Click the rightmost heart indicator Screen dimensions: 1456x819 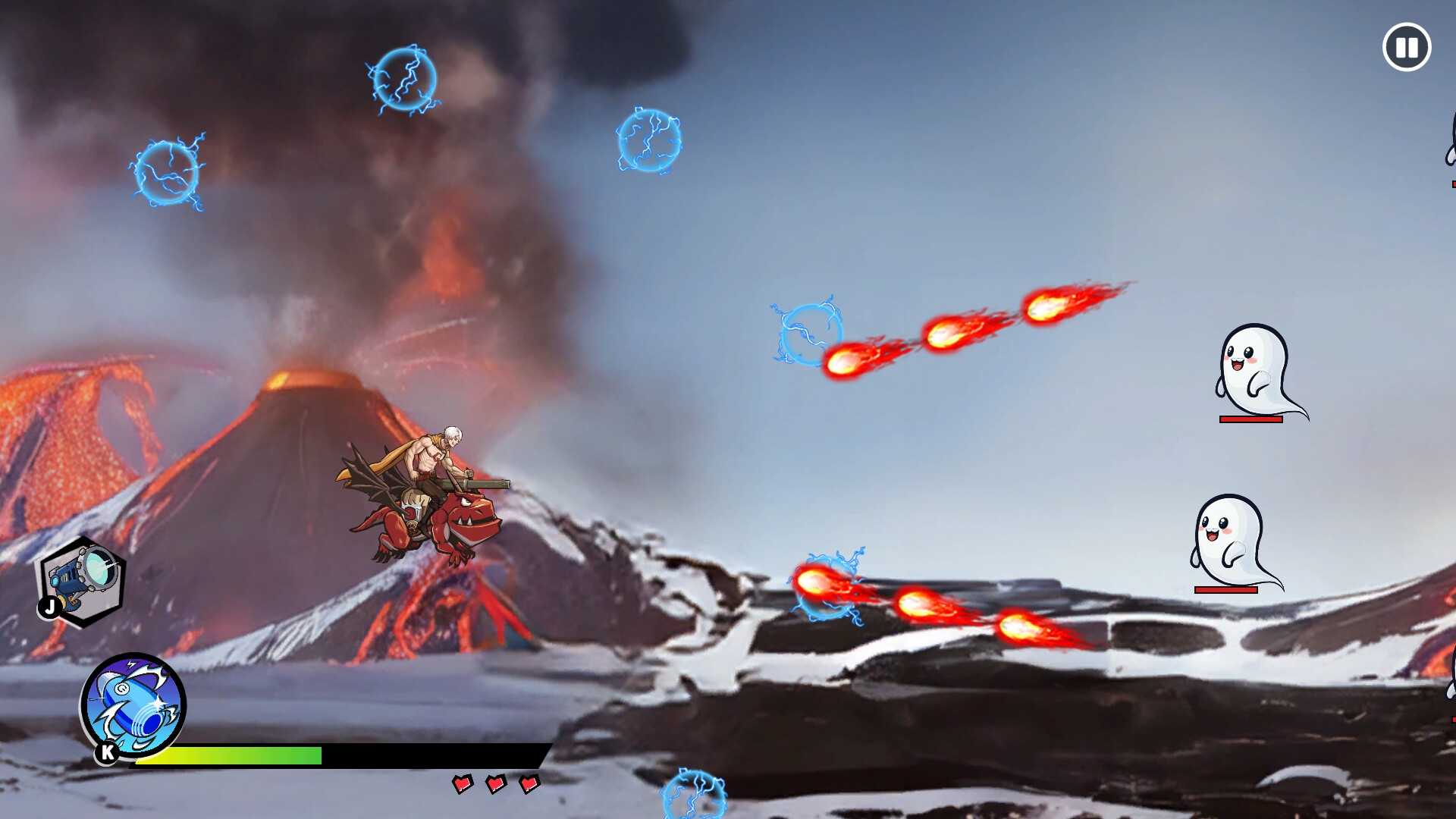[531, 785]
